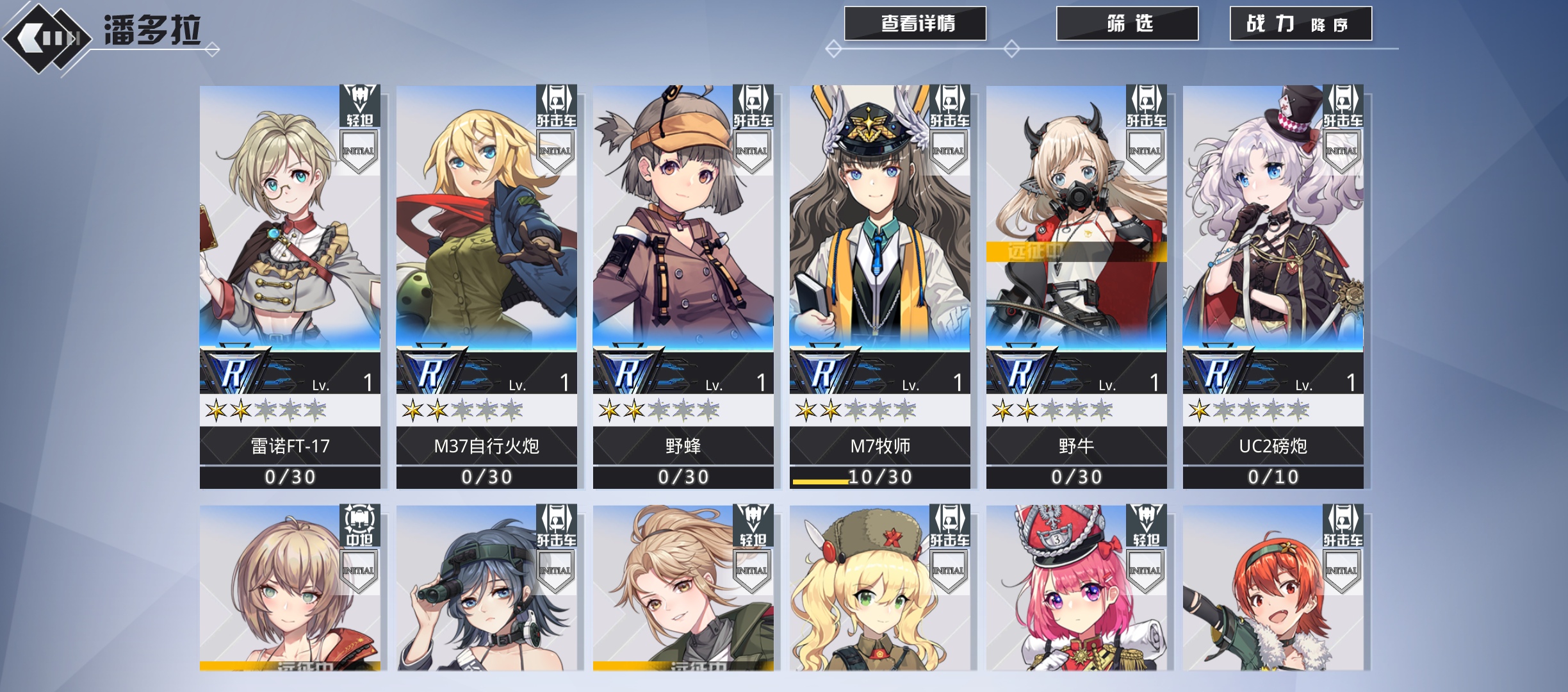The image size is (1568, 692).
Task: Select the short-haired green-eyed 中坦 girl card
Action: pyautogui.click(x=290, y=589)
